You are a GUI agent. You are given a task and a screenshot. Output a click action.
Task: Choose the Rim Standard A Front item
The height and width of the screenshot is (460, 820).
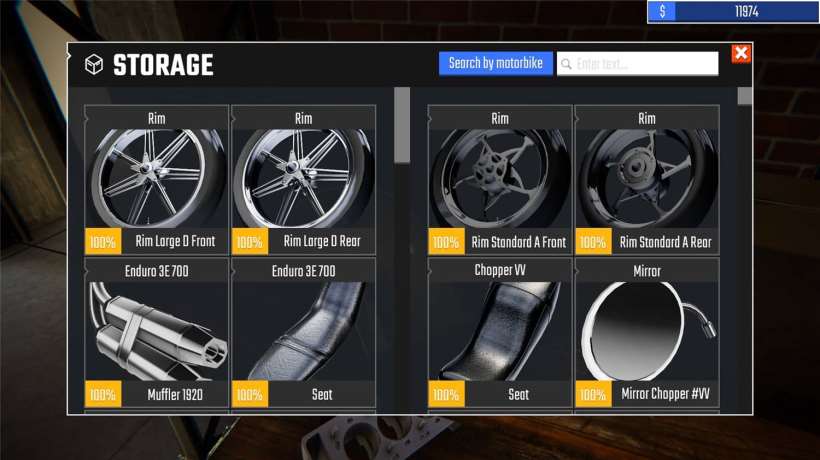point(500,180)
